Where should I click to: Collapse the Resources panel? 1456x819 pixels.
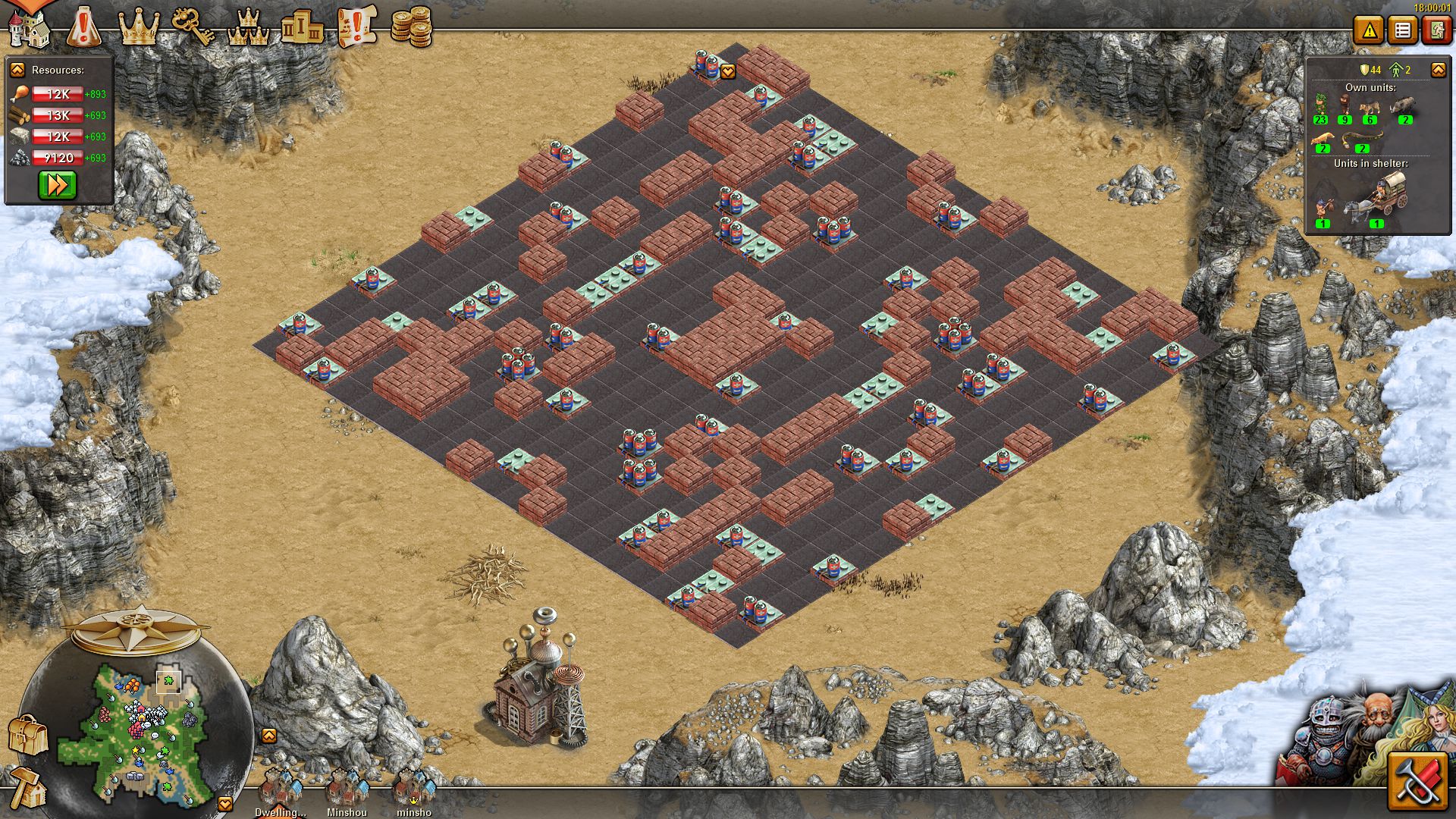(x=17, y=70)
